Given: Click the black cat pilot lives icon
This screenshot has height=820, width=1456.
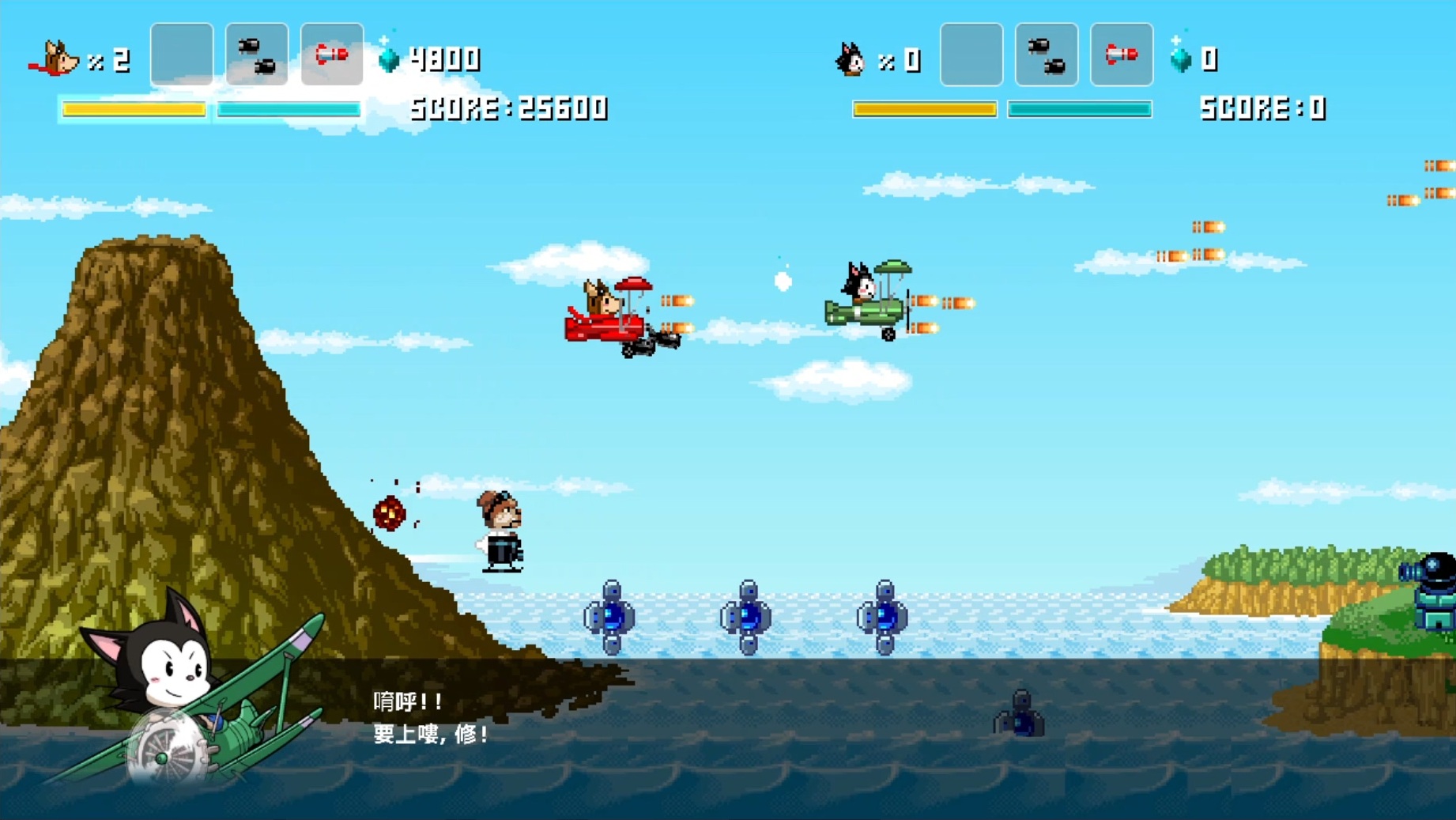Looking at the screenshot, I should pos(851,59).
